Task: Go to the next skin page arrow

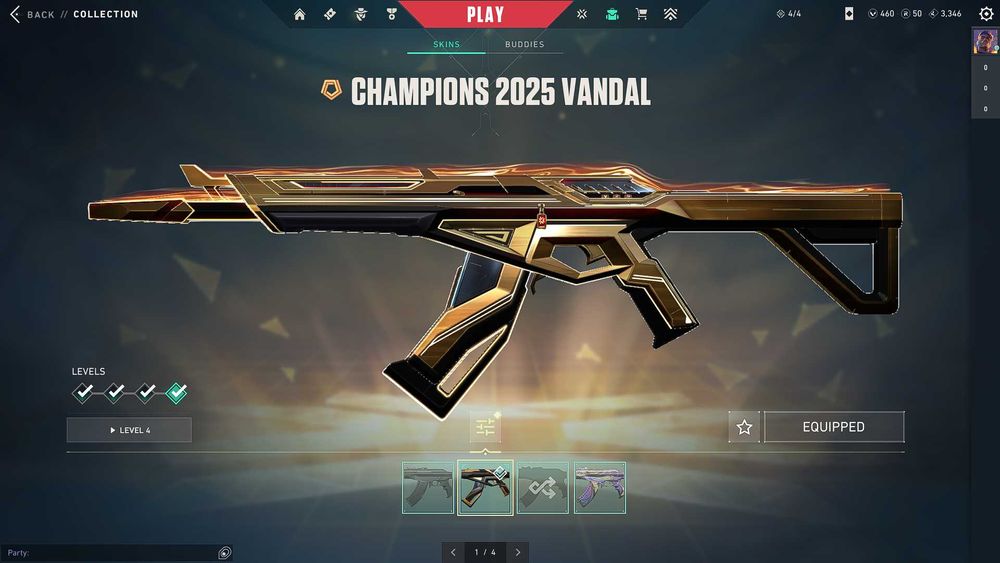Action: [518, 552]
